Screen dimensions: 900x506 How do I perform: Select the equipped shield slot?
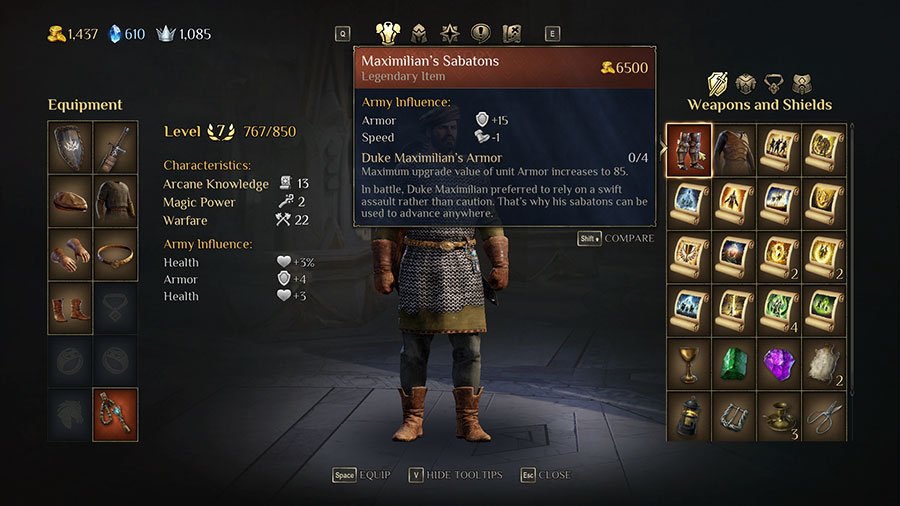click(70, 146)
